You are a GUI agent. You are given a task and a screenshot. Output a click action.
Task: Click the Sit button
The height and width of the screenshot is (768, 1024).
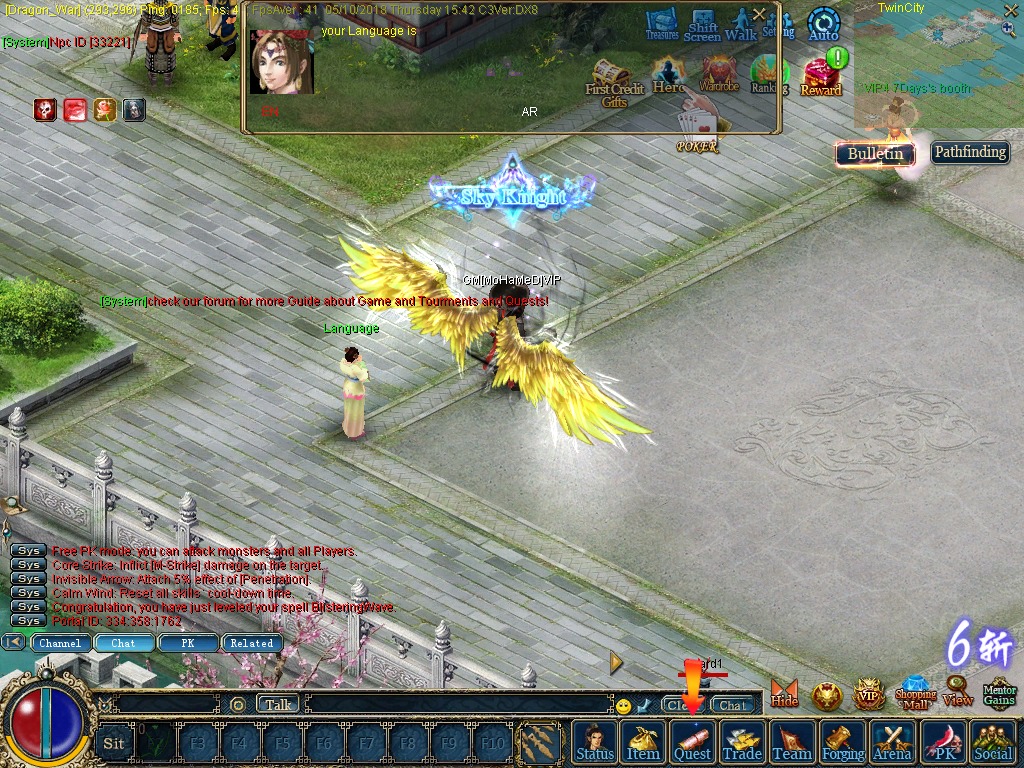click(114, 743)
